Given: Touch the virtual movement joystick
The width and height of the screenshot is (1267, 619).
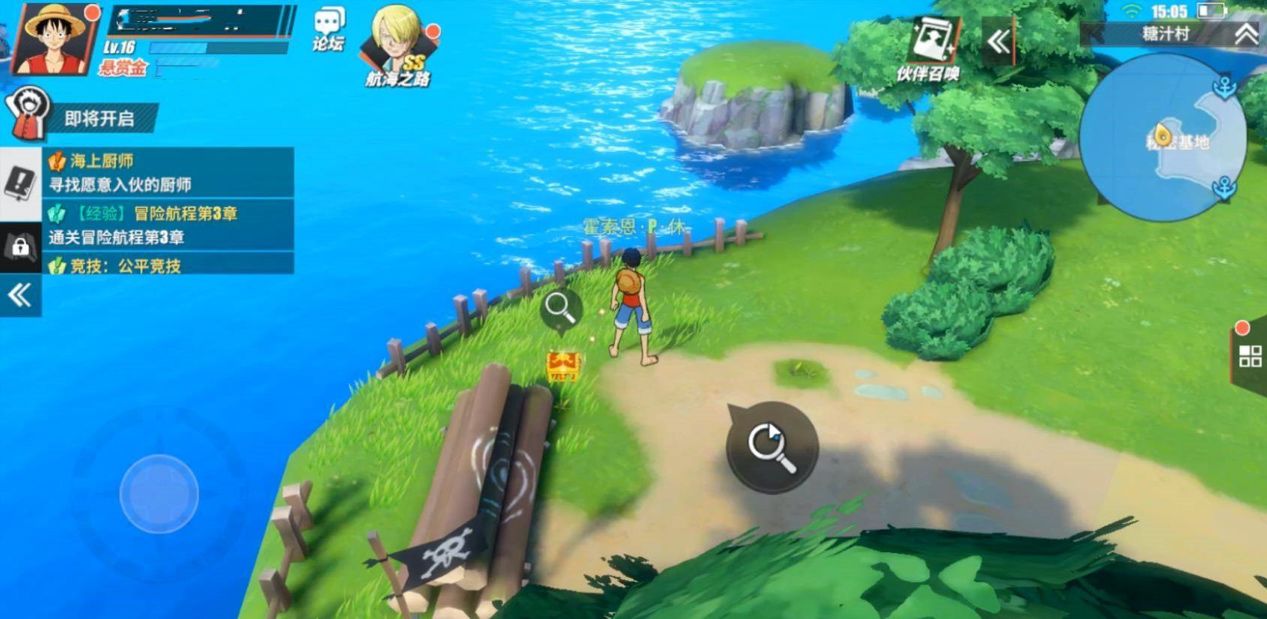Looking at the screenshot, I should [x=159, y=493].
